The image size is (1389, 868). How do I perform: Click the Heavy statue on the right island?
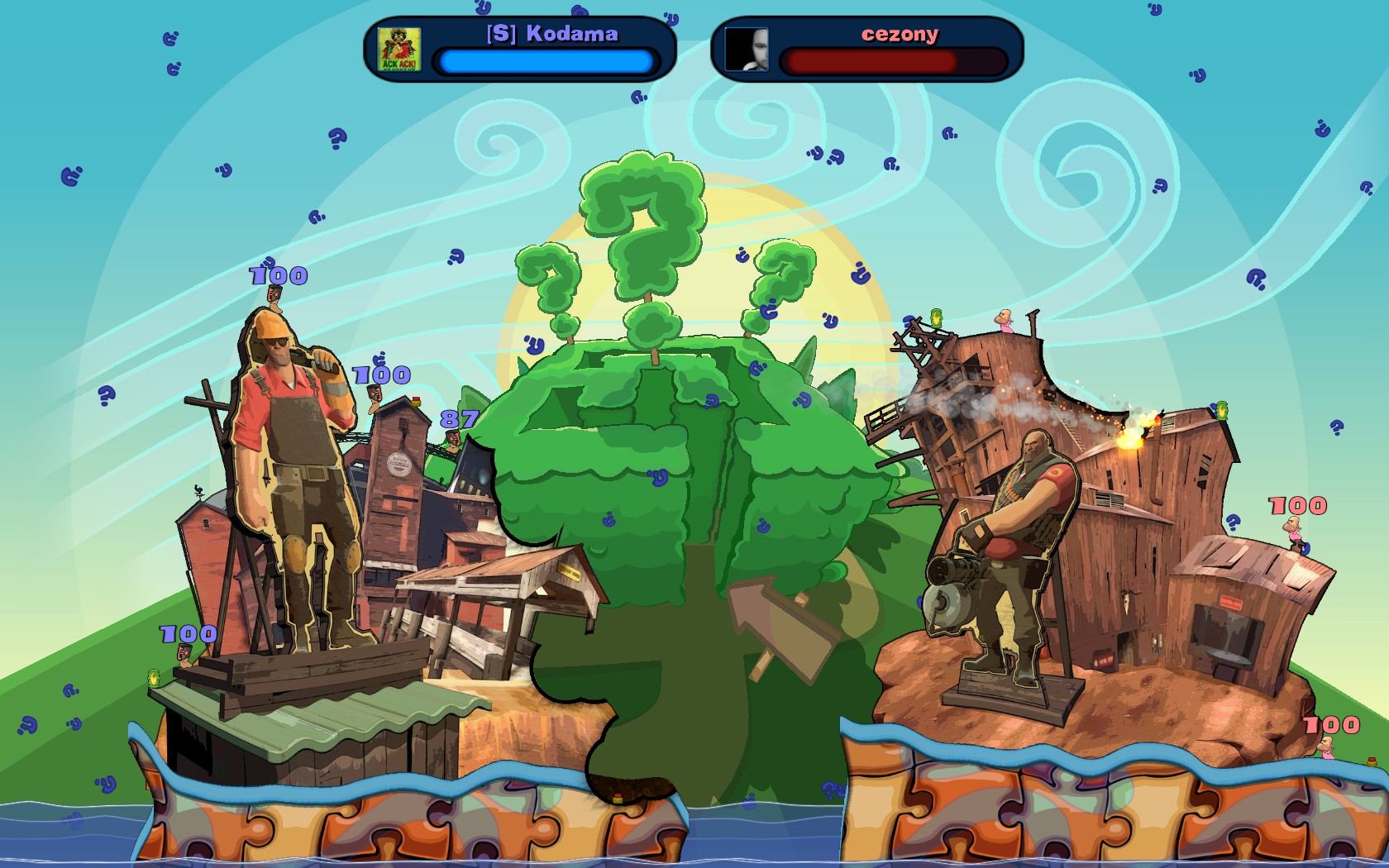point(1017,537)
